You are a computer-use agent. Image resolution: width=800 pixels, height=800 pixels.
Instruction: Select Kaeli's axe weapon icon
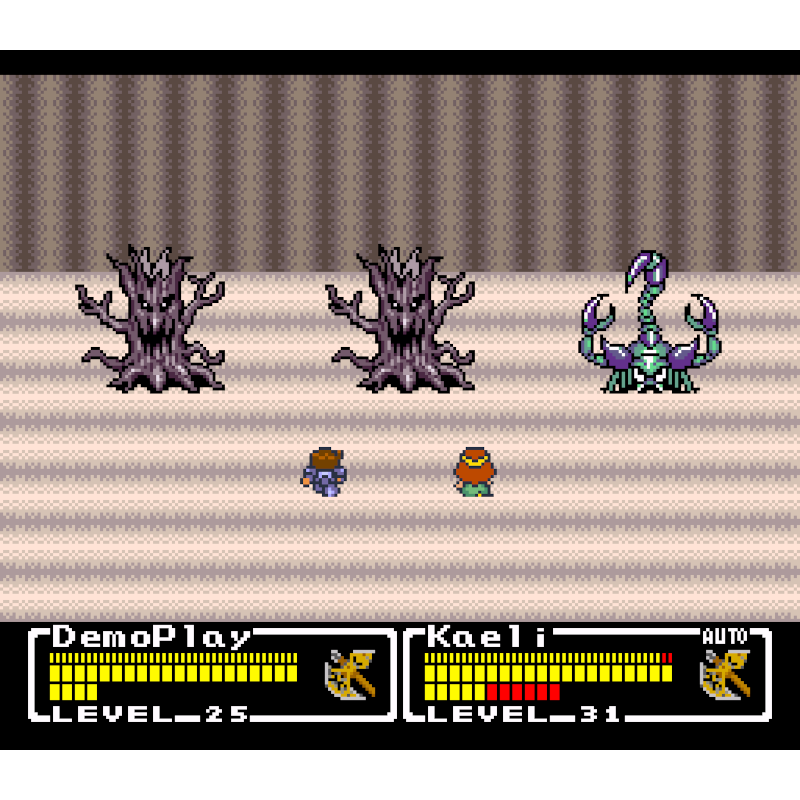[x=725, y=675]
